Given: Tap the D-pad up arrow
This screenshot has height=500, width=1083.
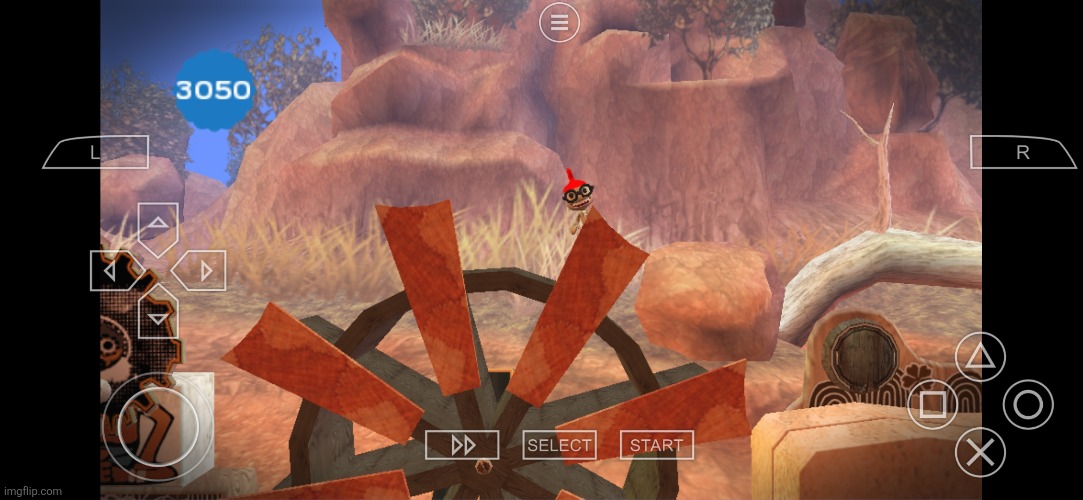Looking at the screenshot, I should (x=158, y=226).
